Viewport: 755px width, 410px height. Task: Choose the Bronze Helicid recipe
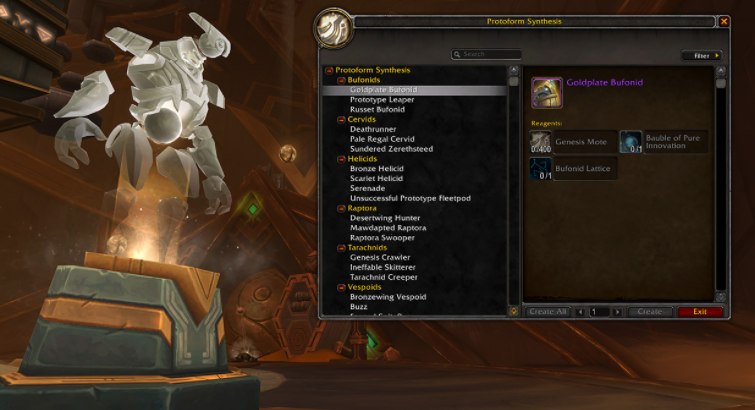[377, 168]
